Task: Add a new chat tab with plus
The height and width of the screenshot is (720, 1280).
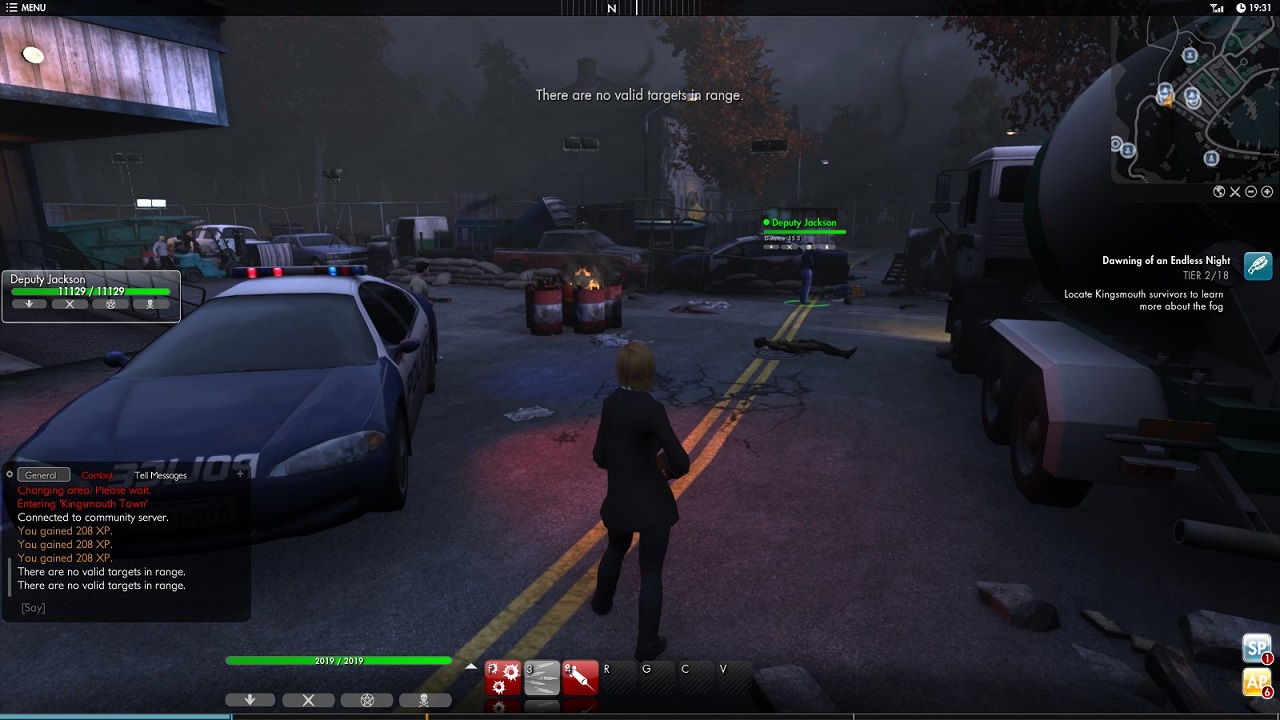Action: click(x=240, y=474)
